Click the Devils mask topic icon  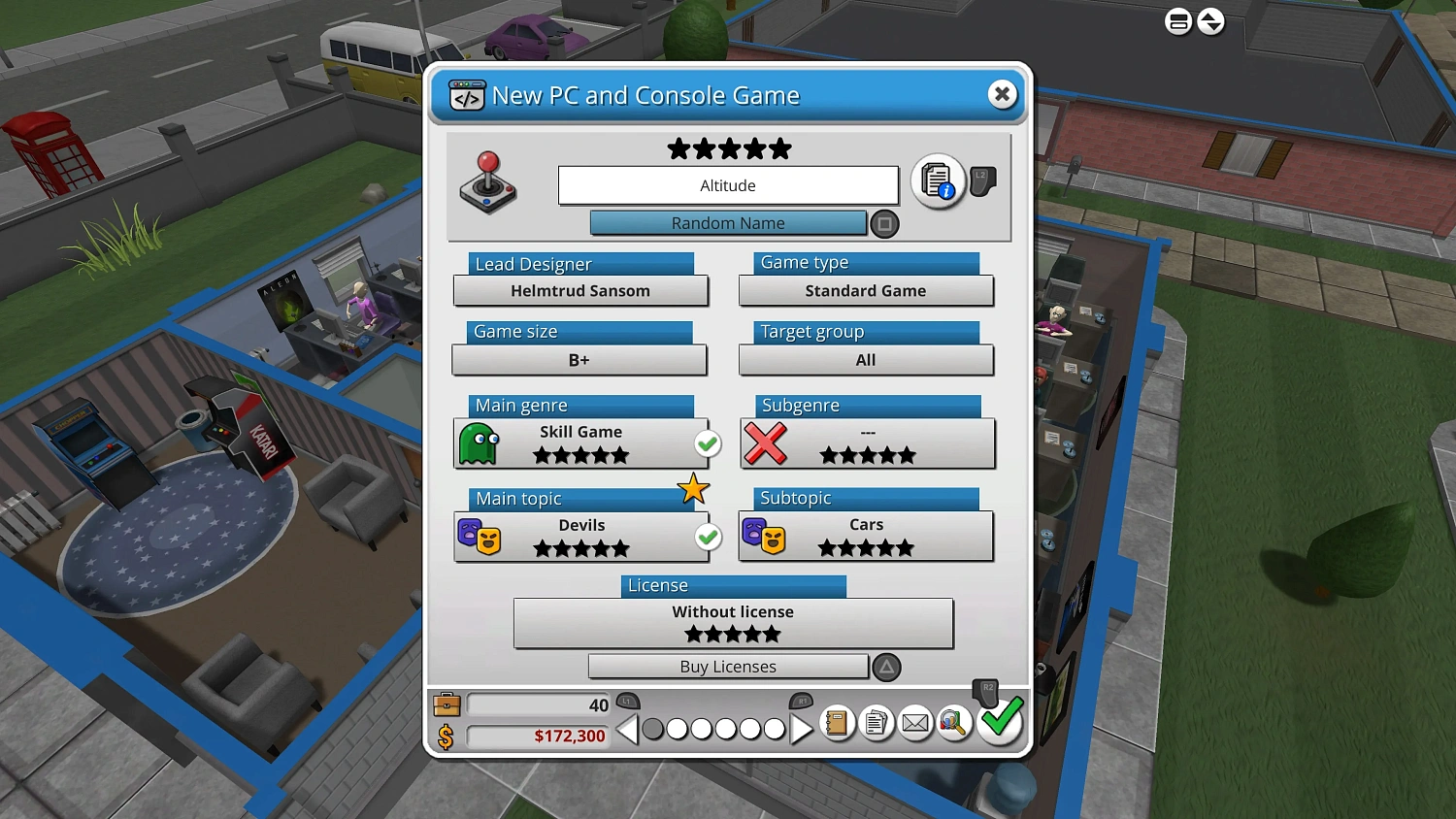[477, 537]
